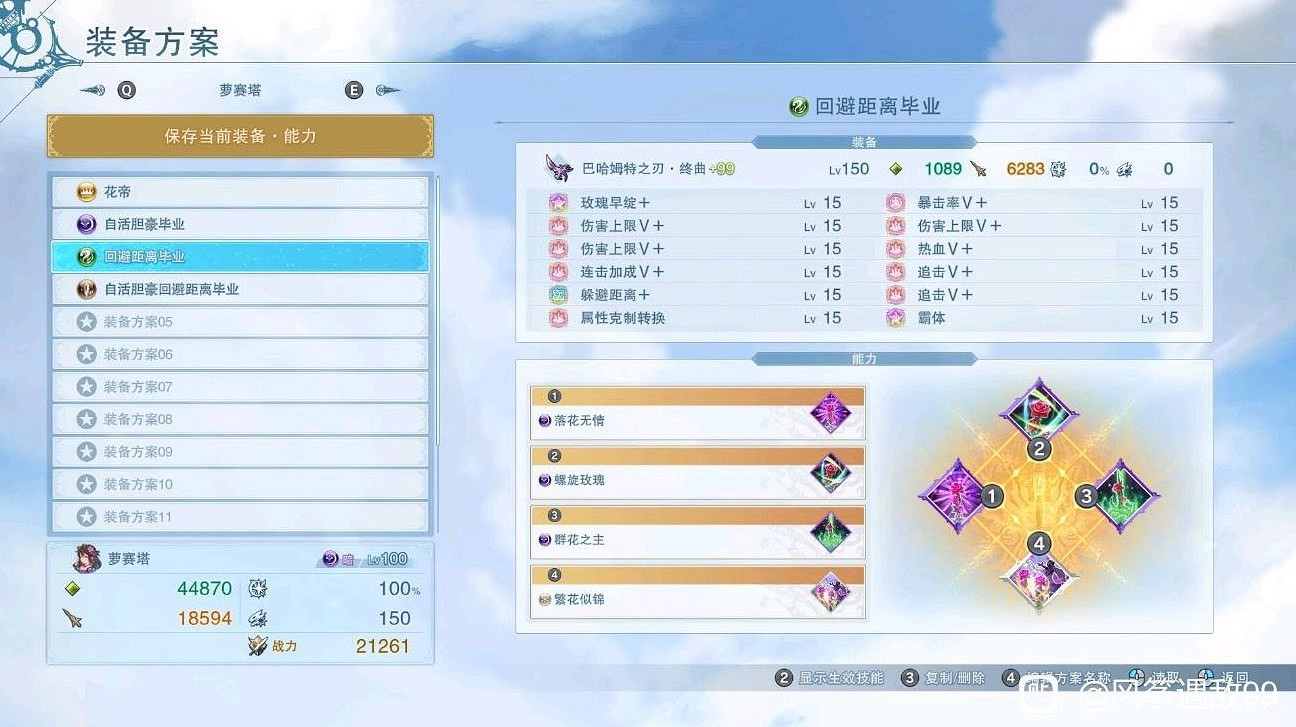
Task: Select the 自活胆豪回避距离毕业 preset
Action: click(x=240, y=289)
